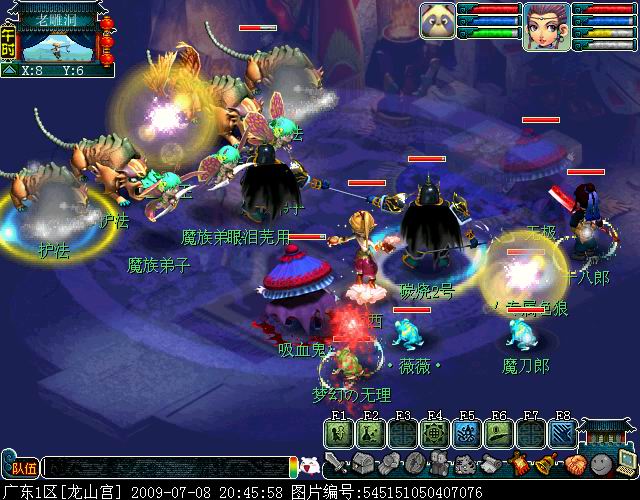Activate the F1 skill shortcut
Viewport: 640px width, 500px height.
[x=338, y=432]
